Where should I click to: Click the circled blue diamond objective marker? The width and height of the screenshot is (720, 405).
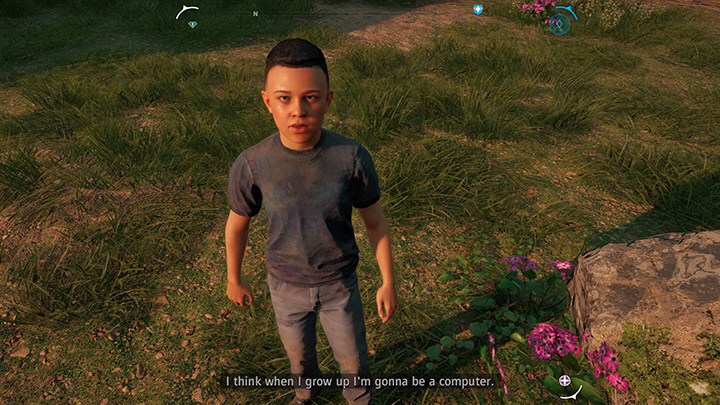(x=557, y=24)
